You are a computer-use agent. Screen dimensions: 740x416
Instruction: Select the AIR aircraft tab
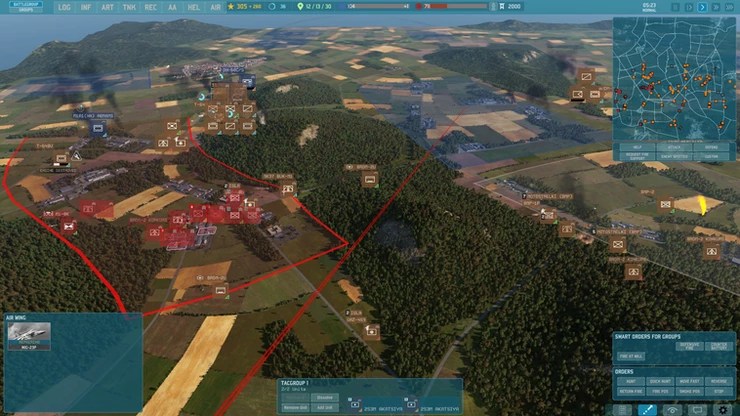click(x=215, y=7)
